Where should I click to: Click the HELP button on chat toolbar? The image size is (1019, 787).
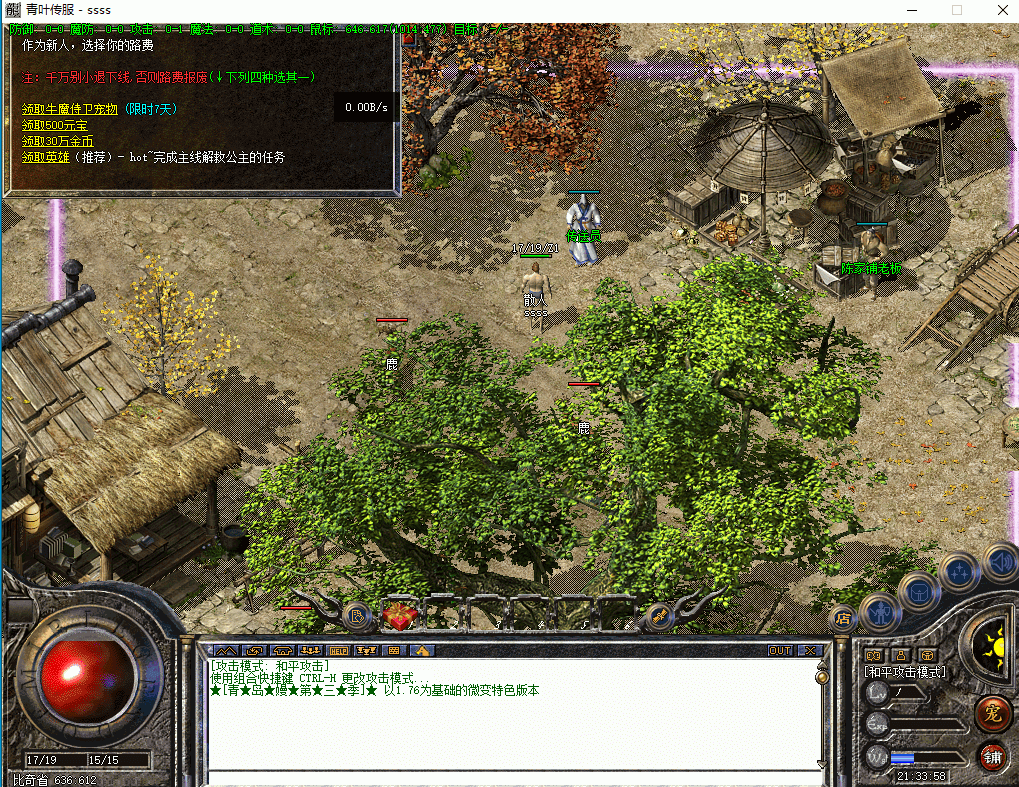tap(338, 650)
